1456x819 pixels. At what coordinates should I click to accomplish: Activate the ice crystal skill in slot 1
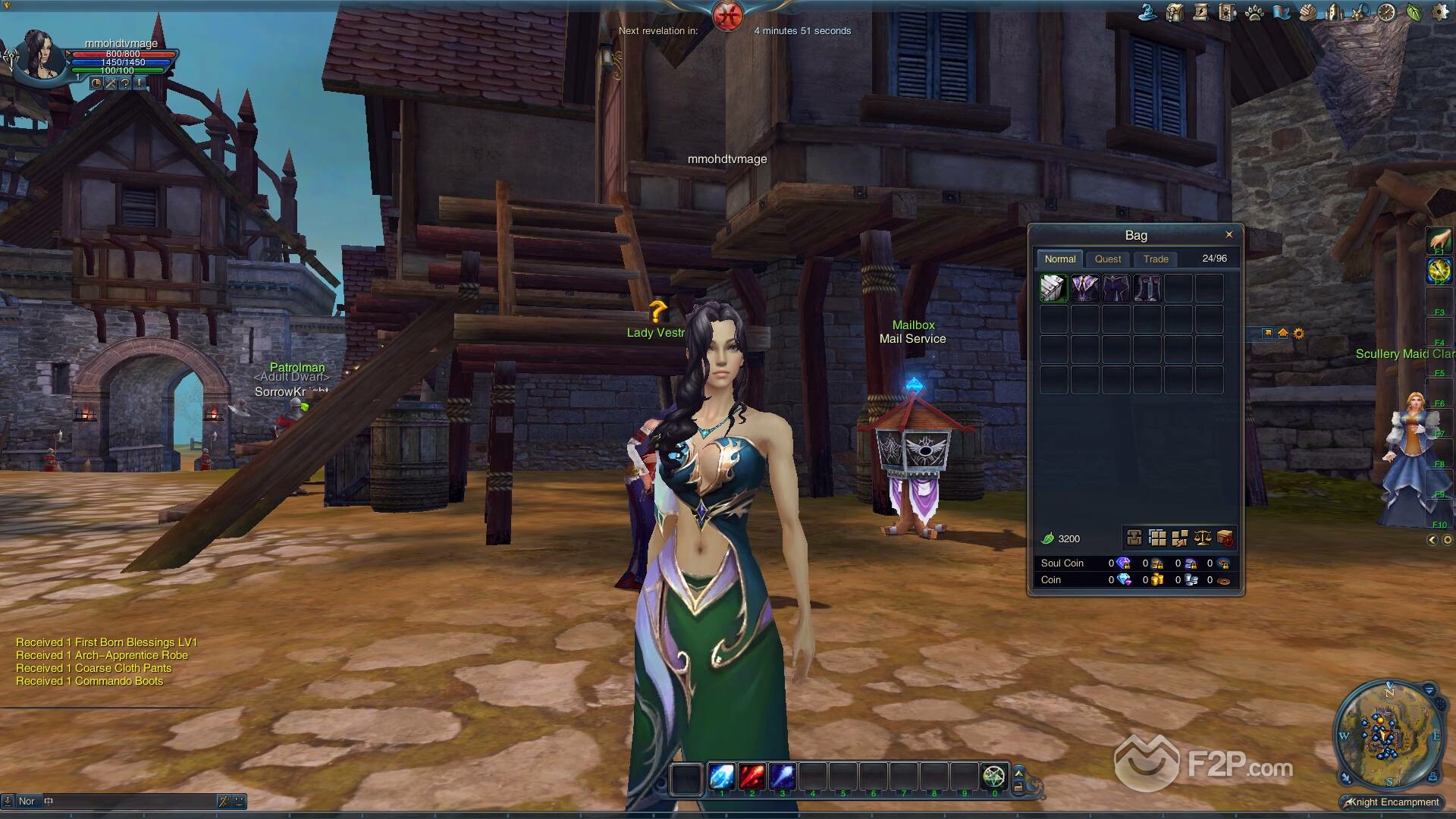[x=721, y=777]
